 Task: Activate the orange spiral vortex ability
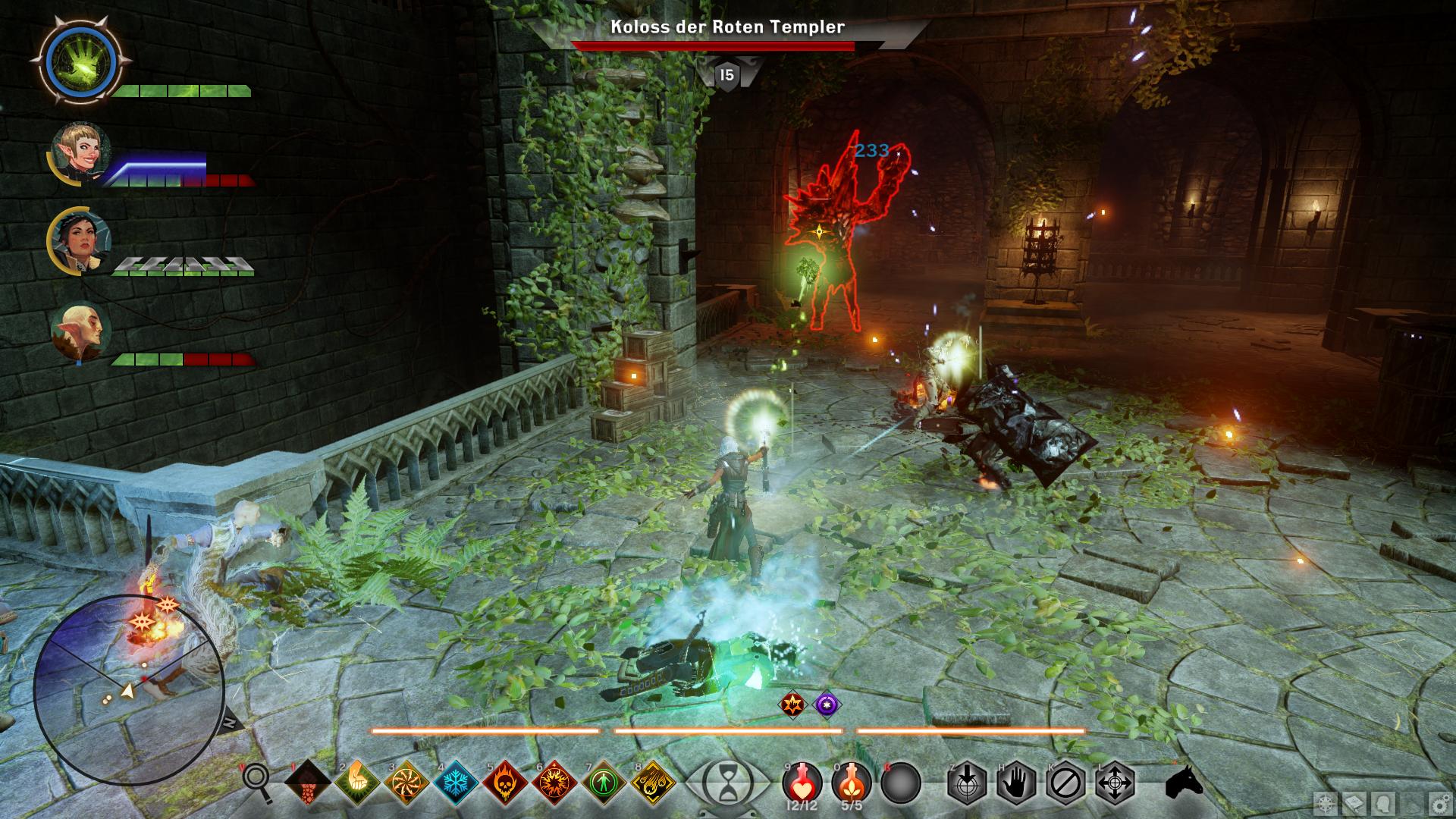tap(407, 781)
